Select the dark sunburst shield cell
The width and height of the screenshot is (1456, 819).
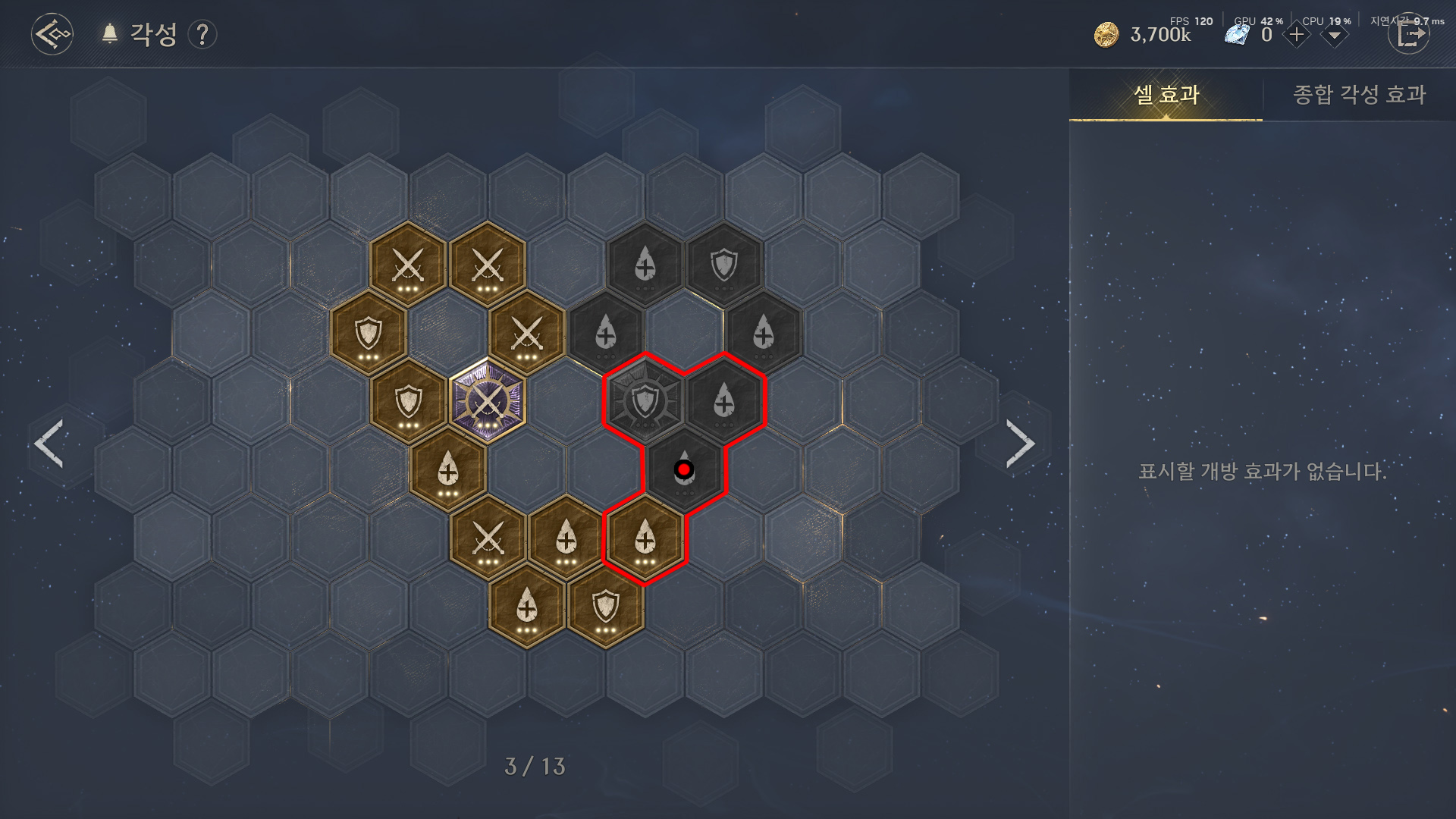point(645,400)
